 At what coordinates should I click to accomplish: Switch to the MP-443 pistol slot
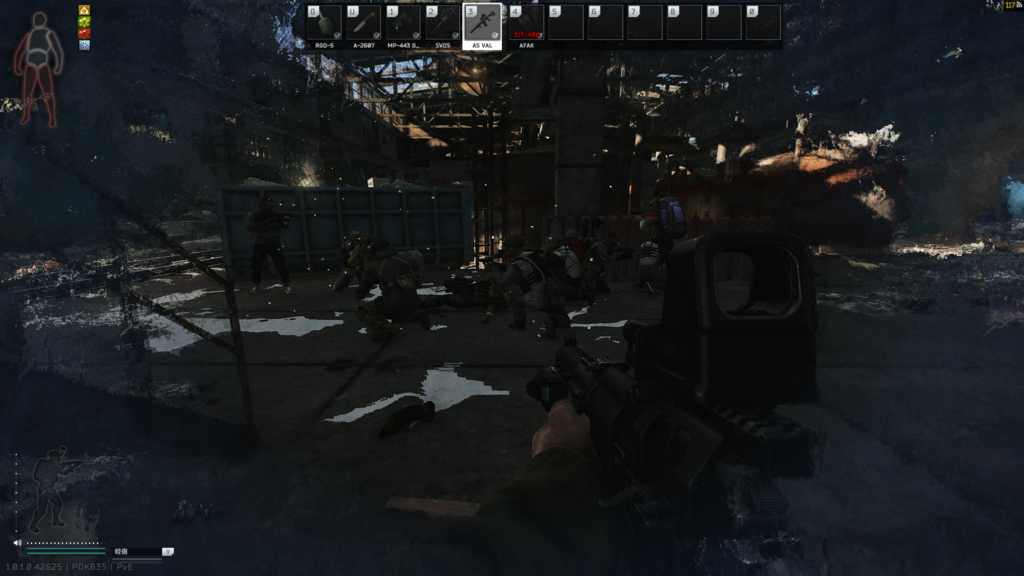403,23
